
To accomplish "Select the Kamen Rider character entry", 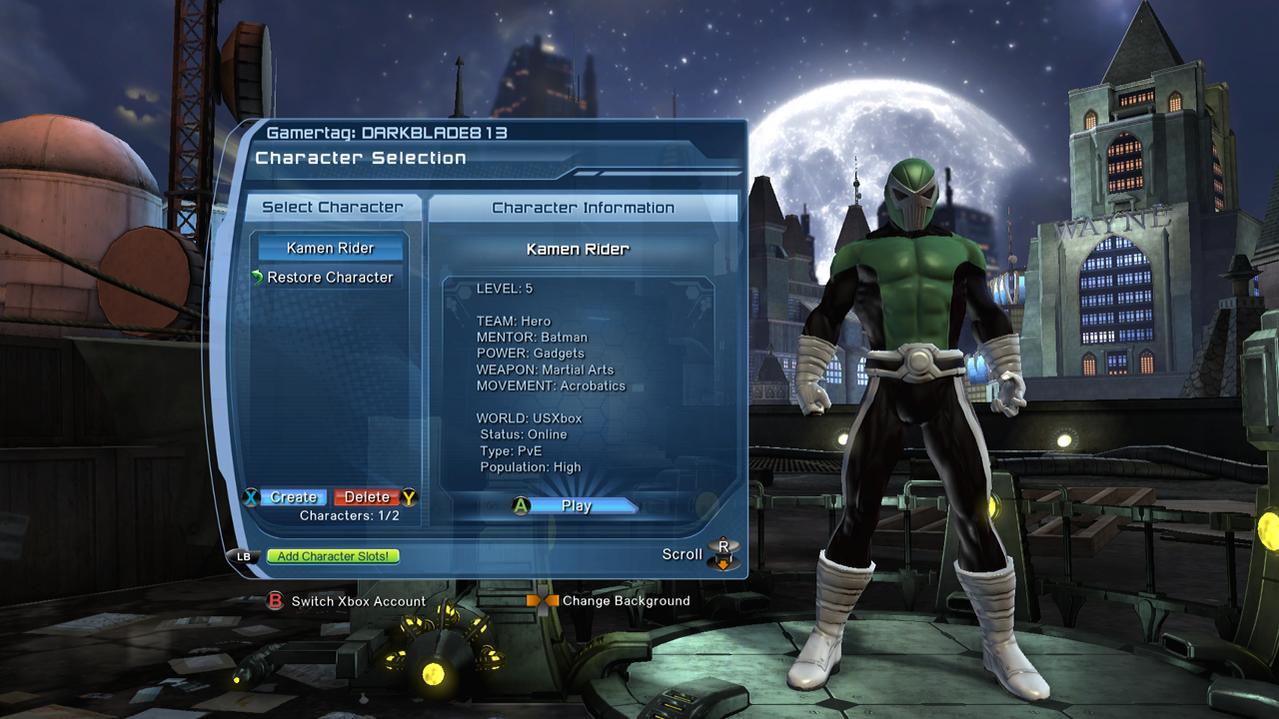I will pos(330,248).
